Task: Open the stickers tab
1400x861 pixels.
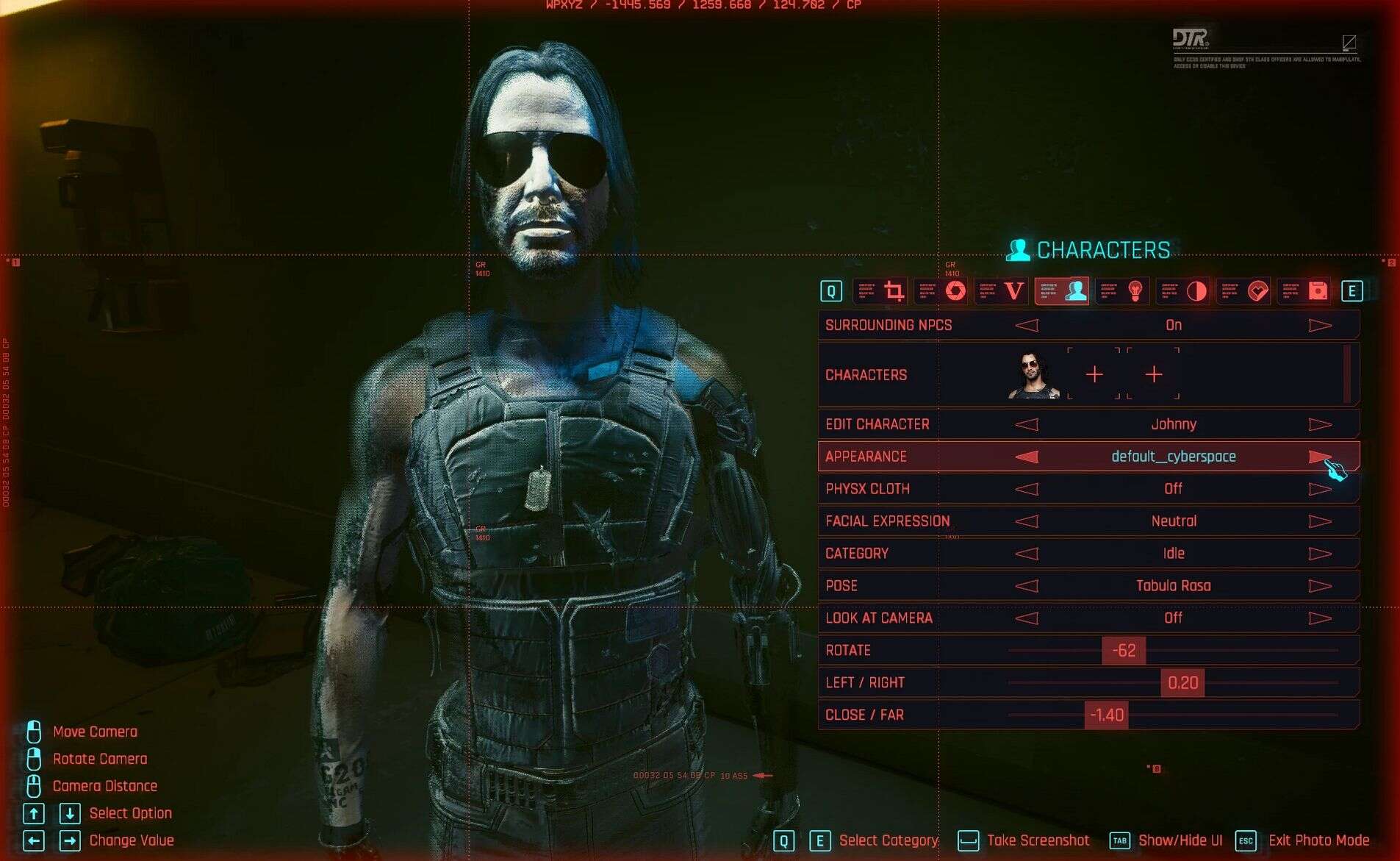Action: pos(1257,291)
